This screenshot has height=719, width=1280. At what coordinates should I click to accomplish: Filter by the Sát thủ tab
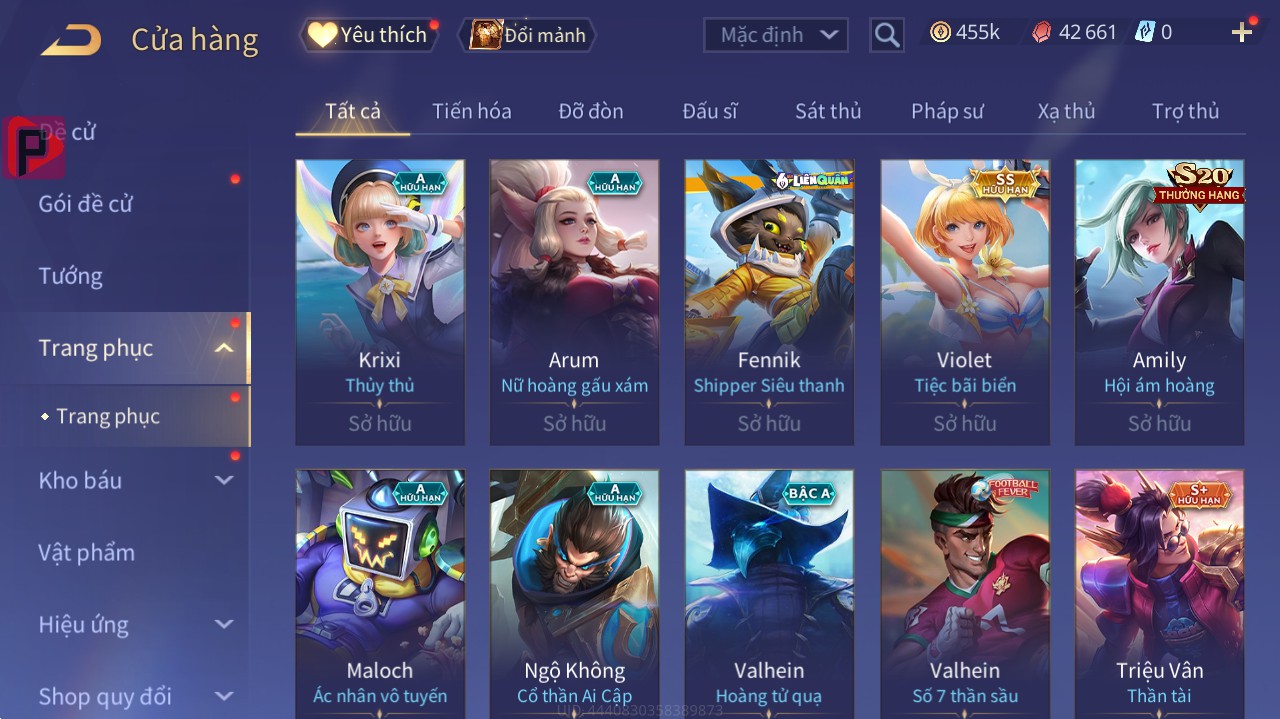[x=828, y=111]
